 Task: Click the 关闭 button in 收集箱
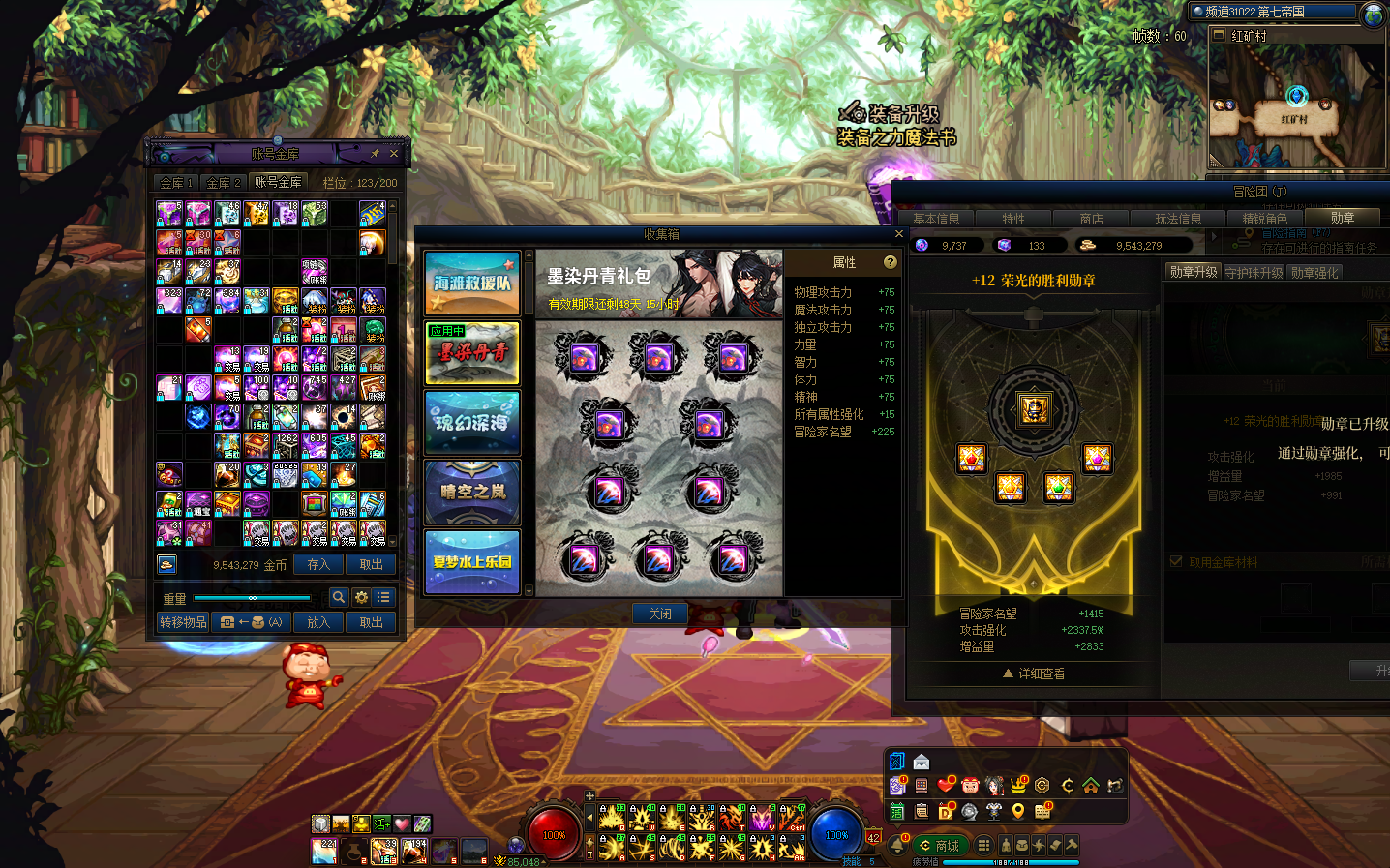(x=660, y=614)
